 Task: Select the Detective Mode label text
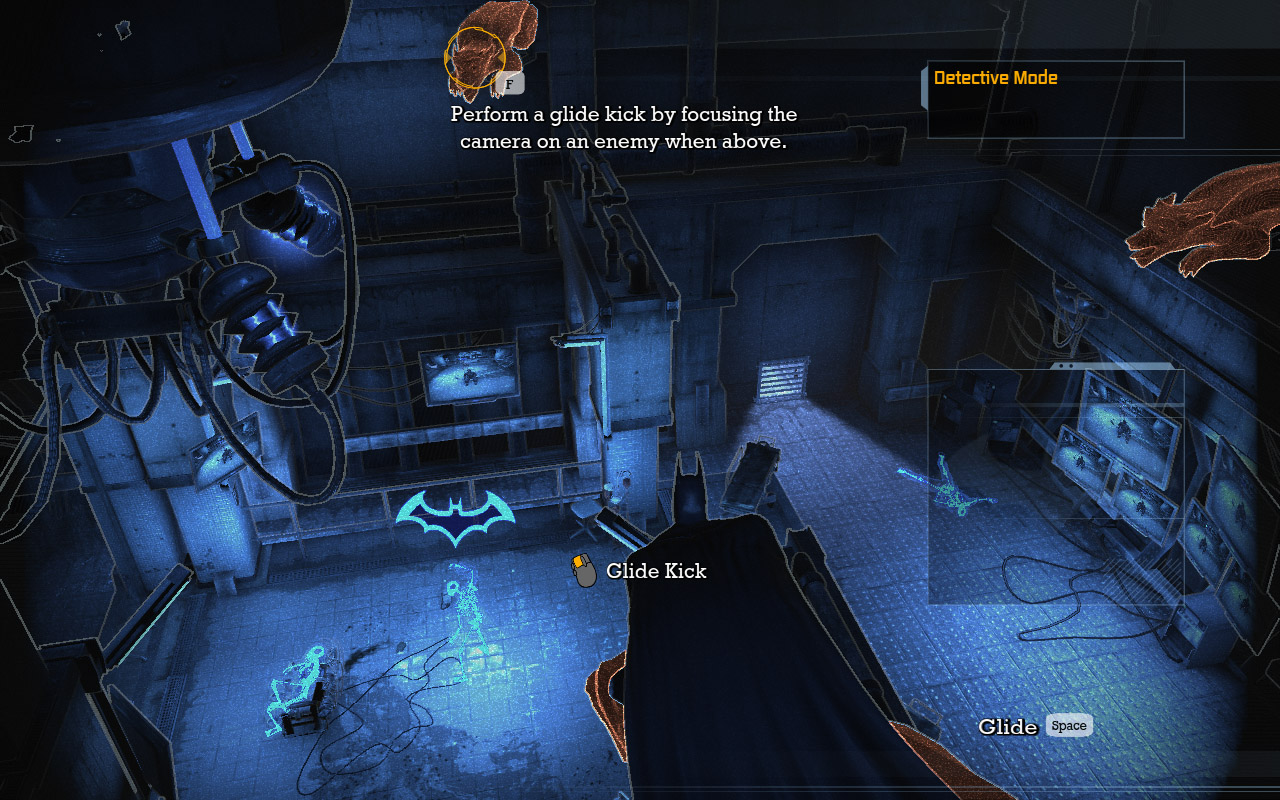pyautogui.click(x=995, y=77)
